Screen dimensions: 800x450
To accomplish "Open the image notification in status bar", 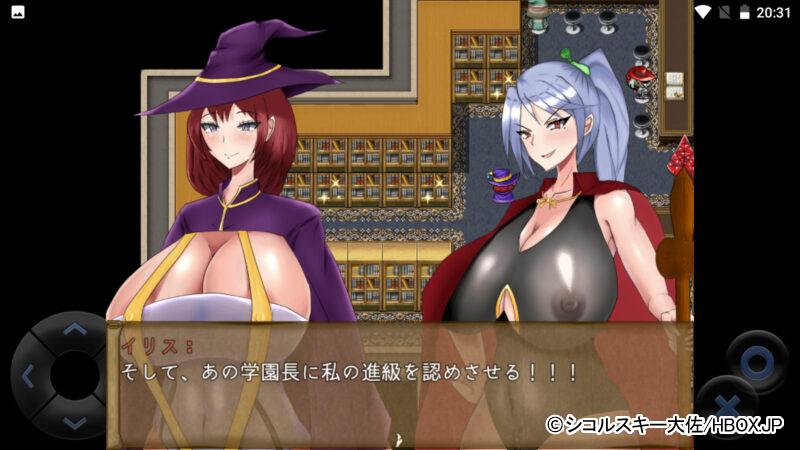I will coord(17,12).
